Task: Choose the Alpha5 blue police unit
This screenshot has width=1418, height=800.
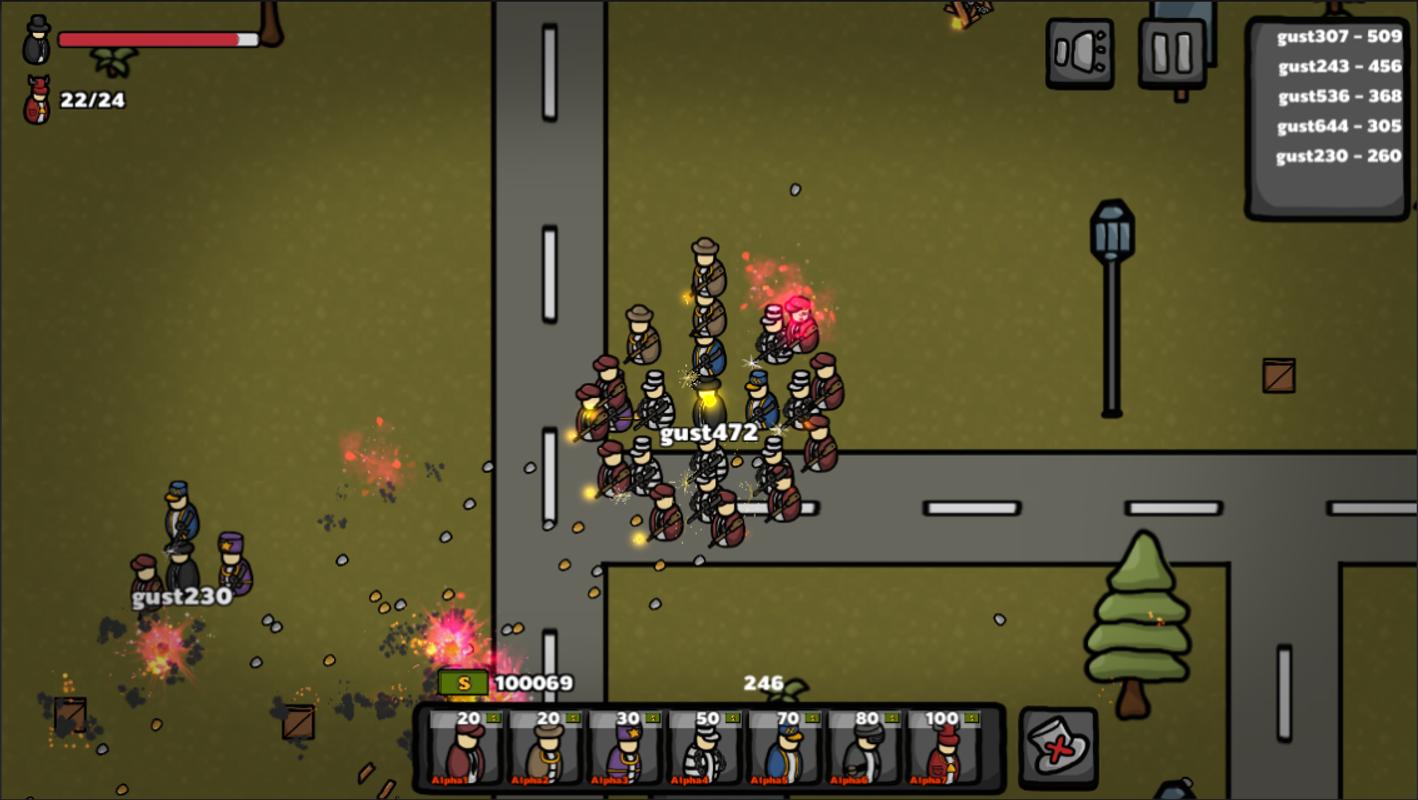Action: 787,749
